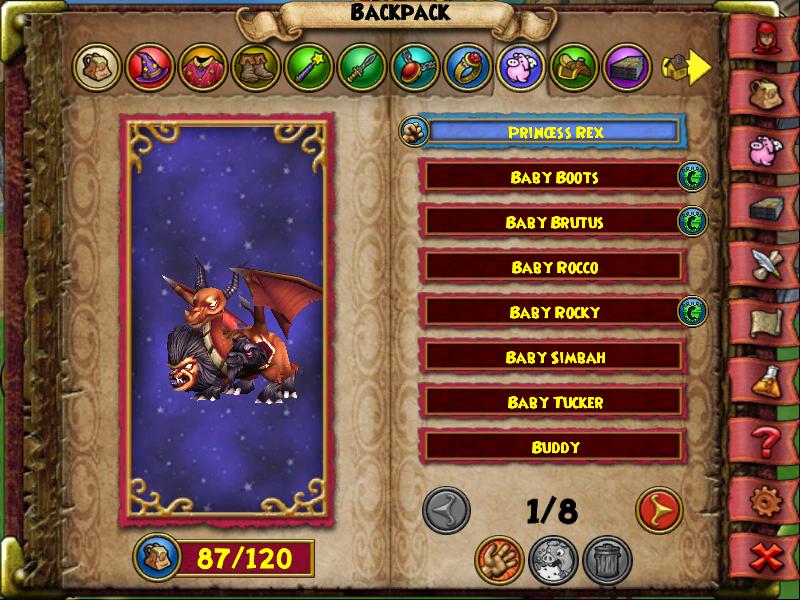Switch to the wand category tab

(310, 68)
